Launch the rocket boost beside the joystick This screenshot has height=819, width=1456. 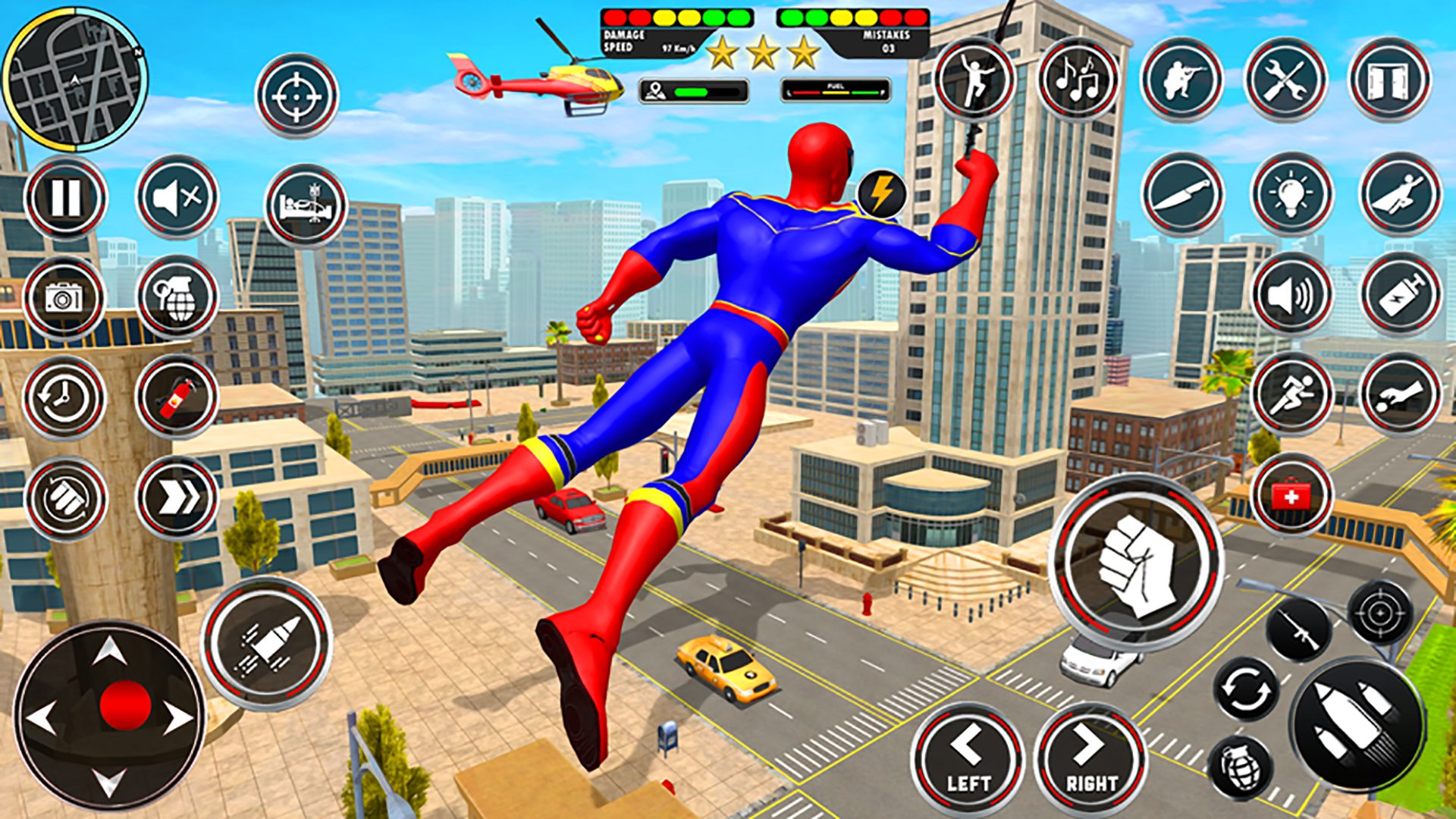pyautogui.click(x=266, y=644)
